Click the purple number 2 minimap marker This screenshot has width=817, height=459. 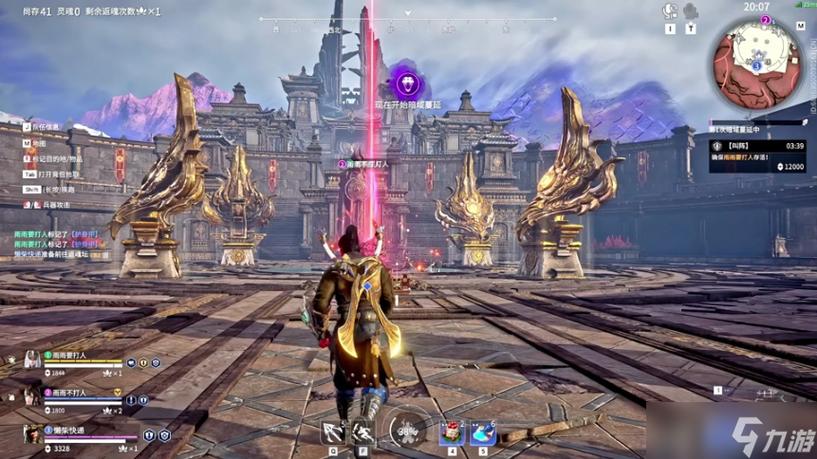click(x=766, y=20)
